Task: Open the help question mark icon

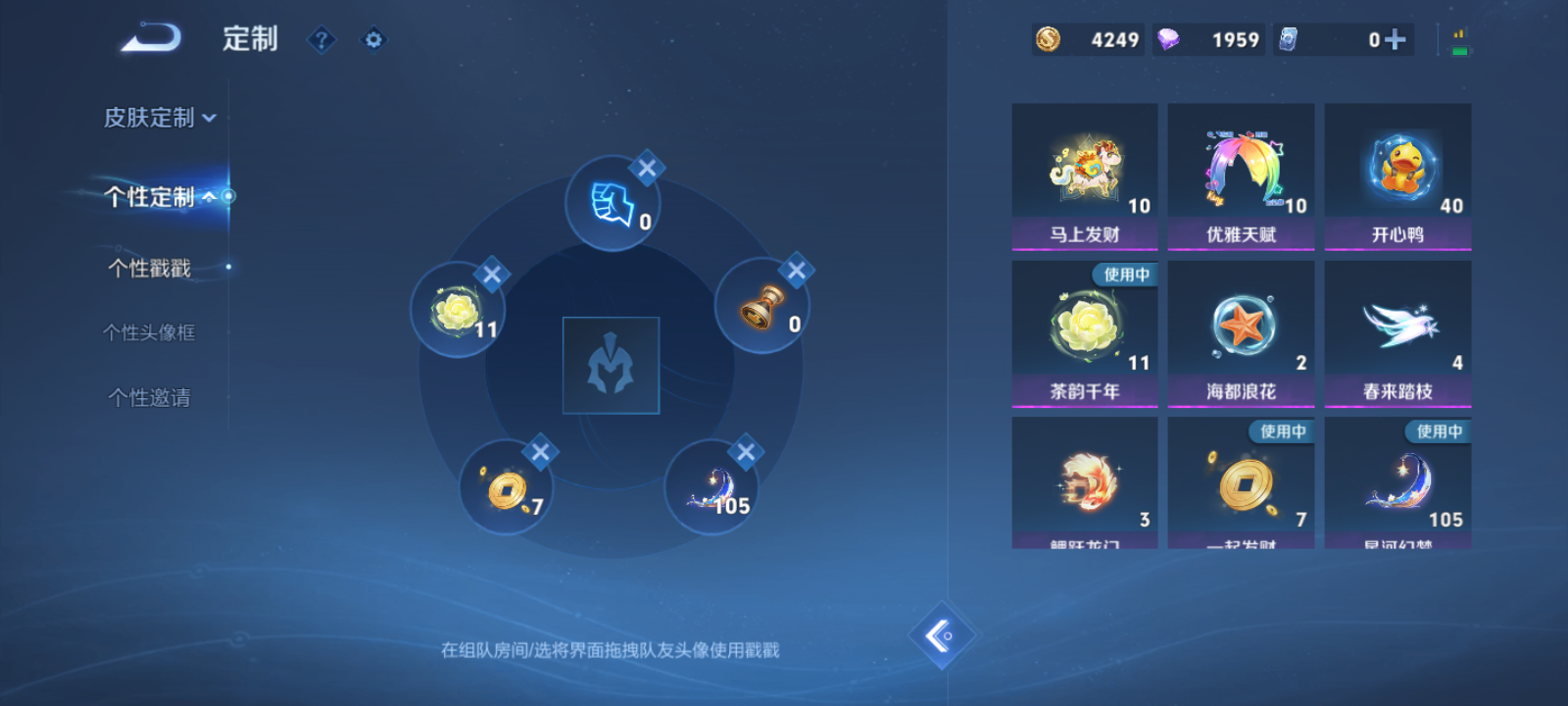Action: (321, 40)
